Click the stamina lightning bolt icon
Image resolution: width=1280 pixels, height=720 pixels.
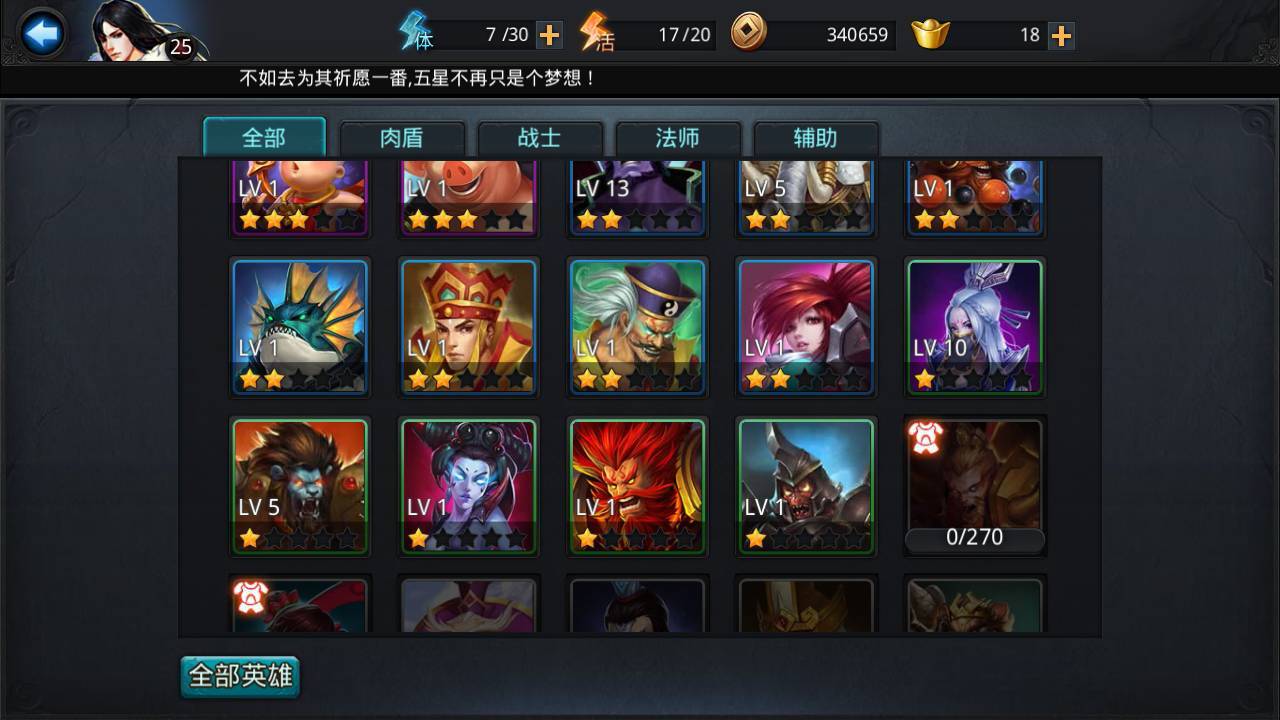point(413,32)
